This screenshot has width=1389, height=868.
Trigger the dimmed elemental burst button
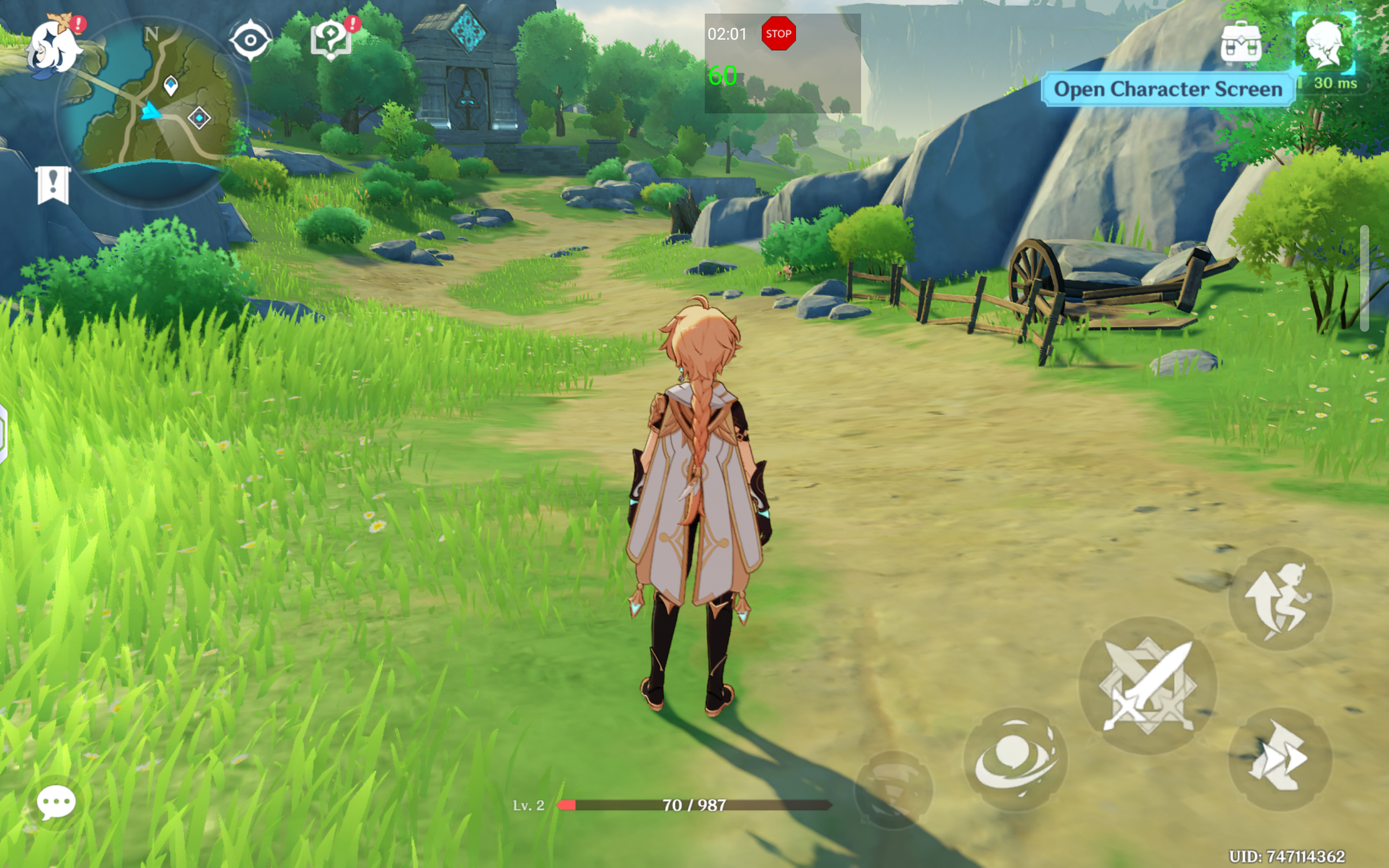[x=893, y=790]
